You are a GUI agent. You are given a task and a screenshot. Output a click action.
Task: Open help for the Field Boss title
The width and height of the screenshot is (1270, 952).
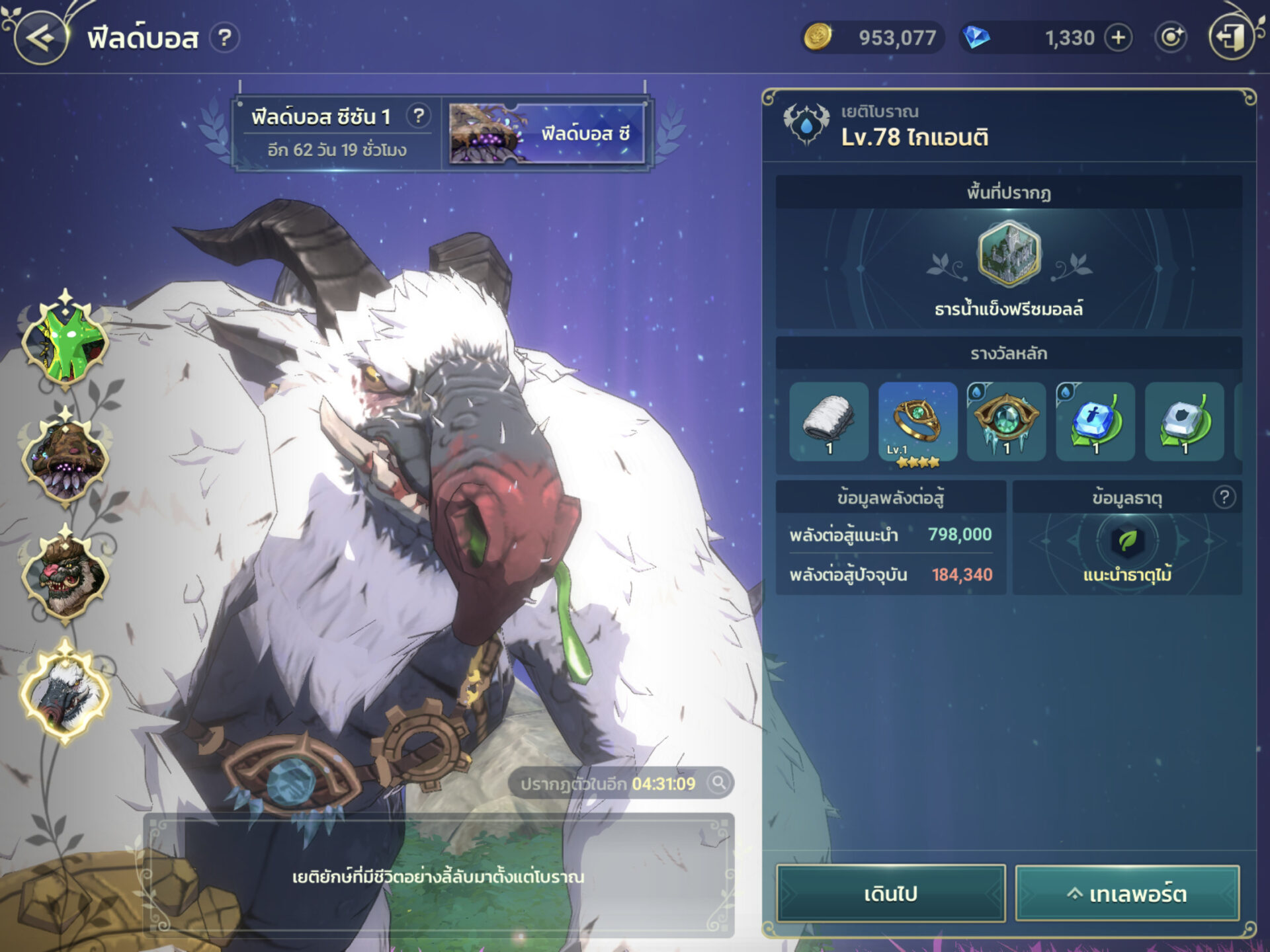225,38
